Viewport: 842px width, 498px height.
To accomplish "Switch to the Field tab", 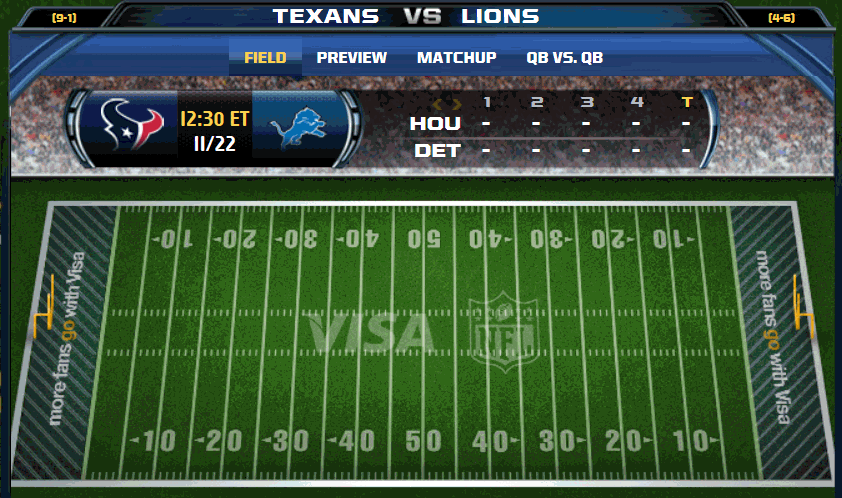I will (265, 58).
